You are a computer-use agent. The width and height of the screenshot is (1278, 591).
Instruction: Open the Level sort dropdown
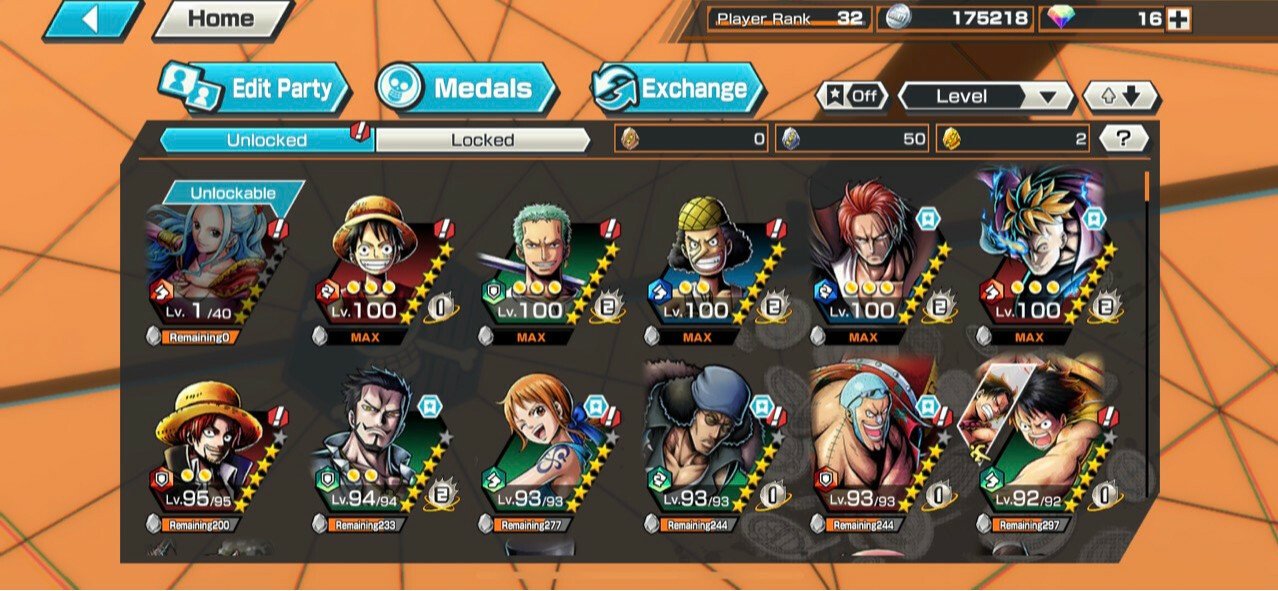pyautogui.click(x=985, y=97)
